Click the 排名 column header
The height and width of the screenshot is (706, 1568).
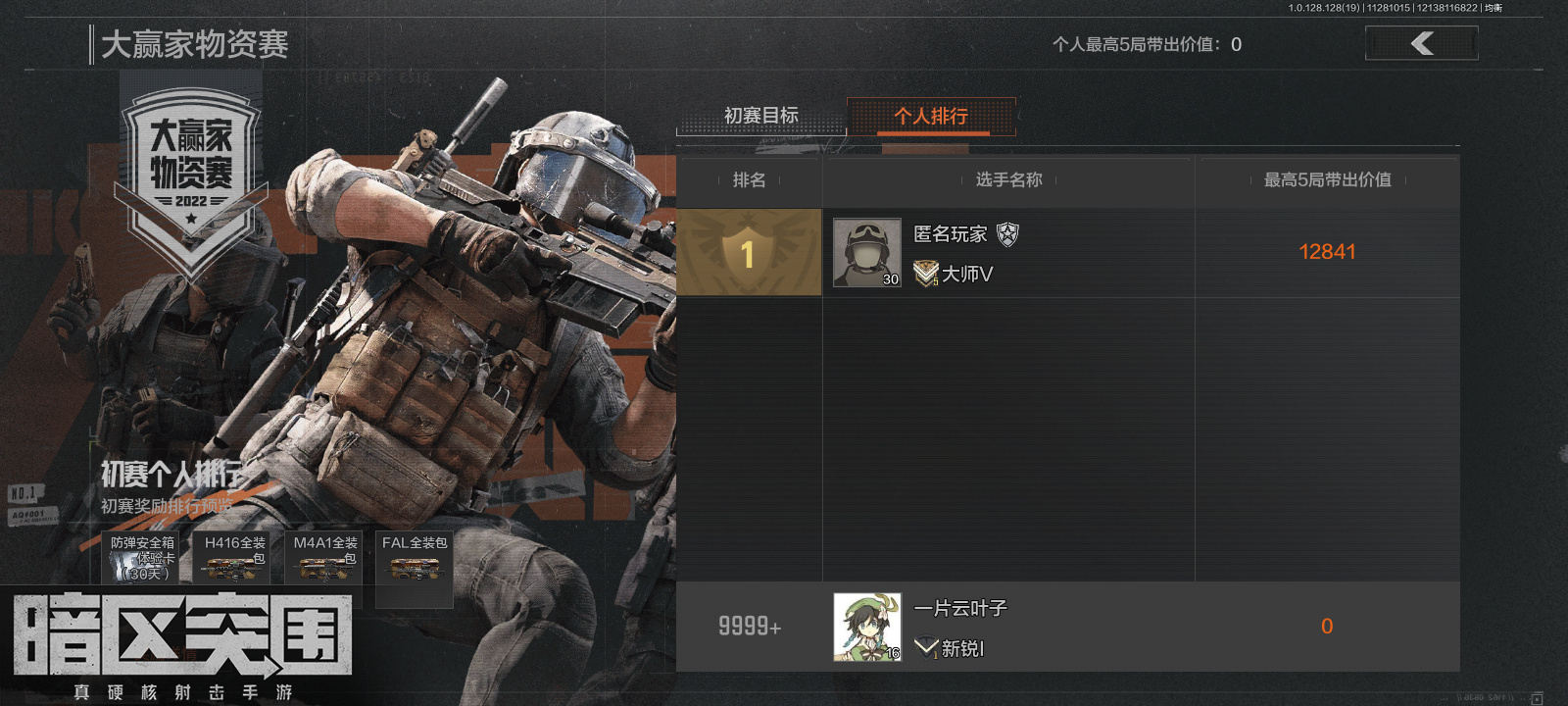(x=749, y=180)
